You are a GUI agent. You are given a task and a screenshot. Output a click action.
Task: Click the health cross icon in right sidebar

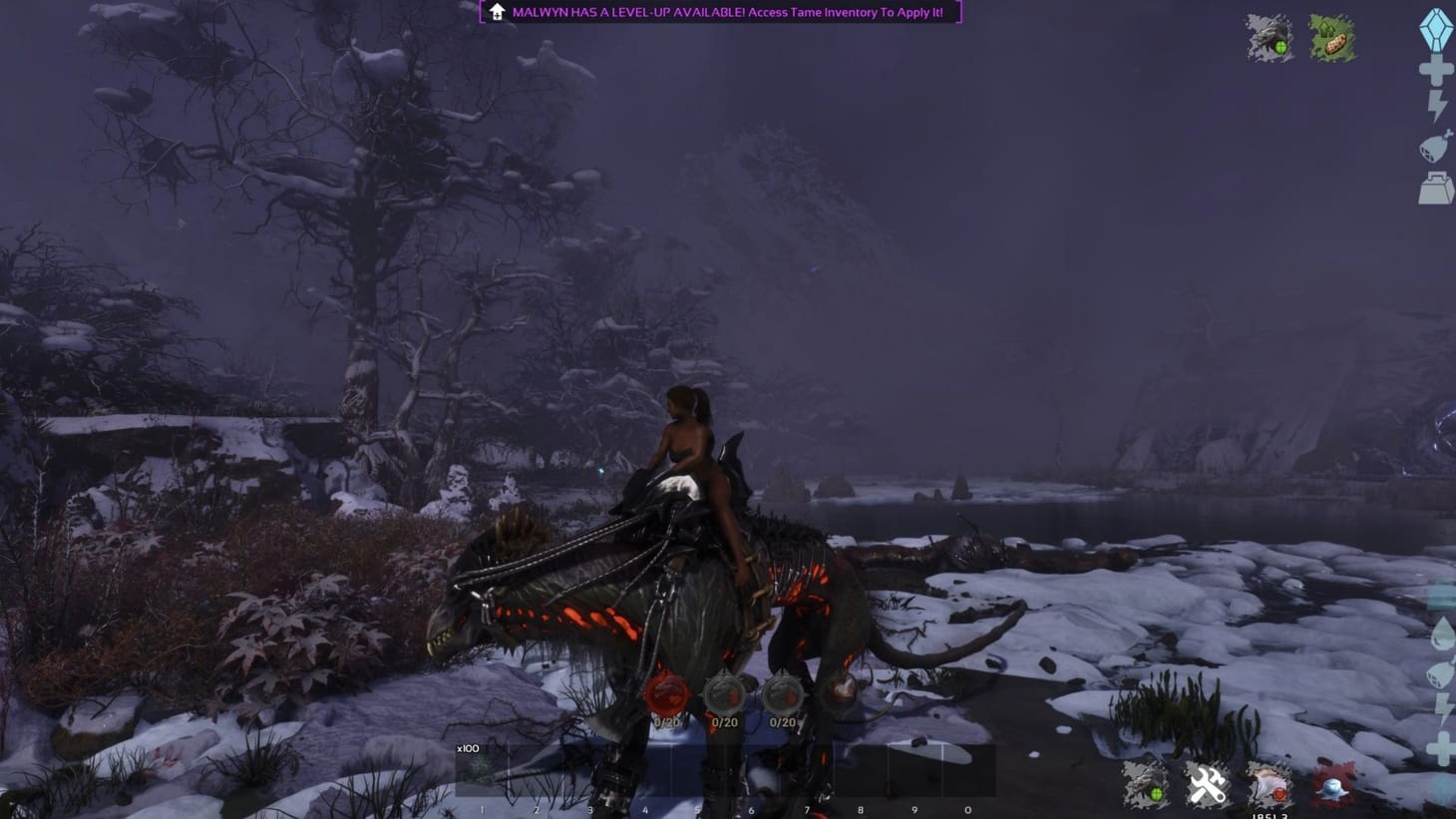point(1437,70)
